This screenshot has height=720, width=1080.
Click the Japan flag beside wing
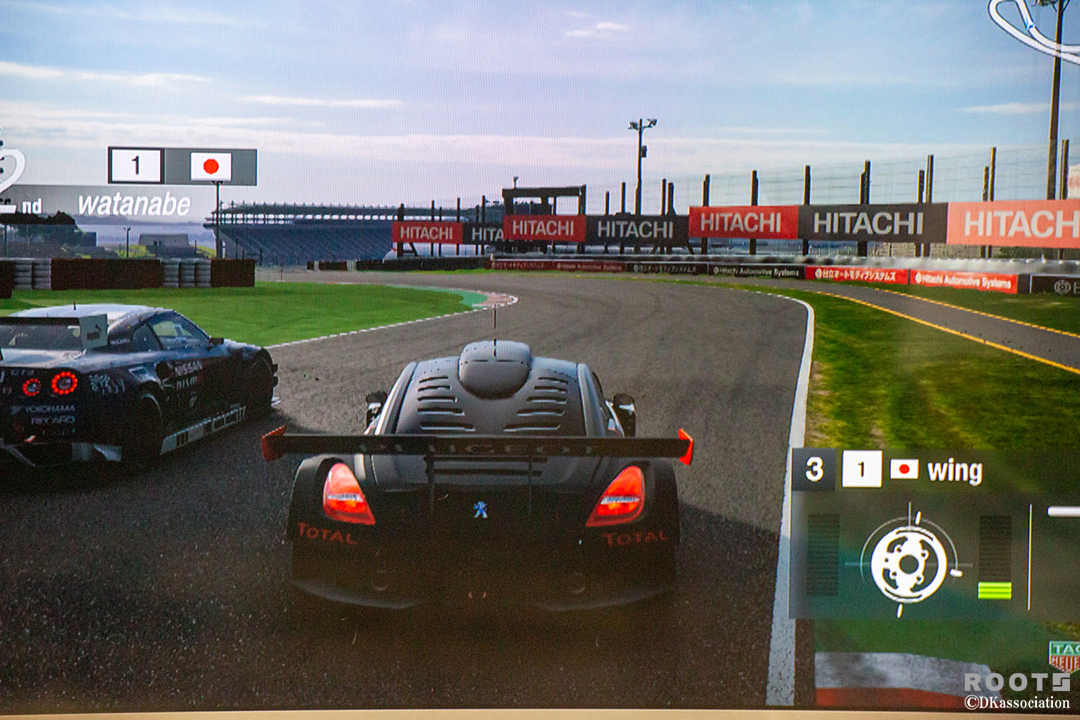click(904, 469)
